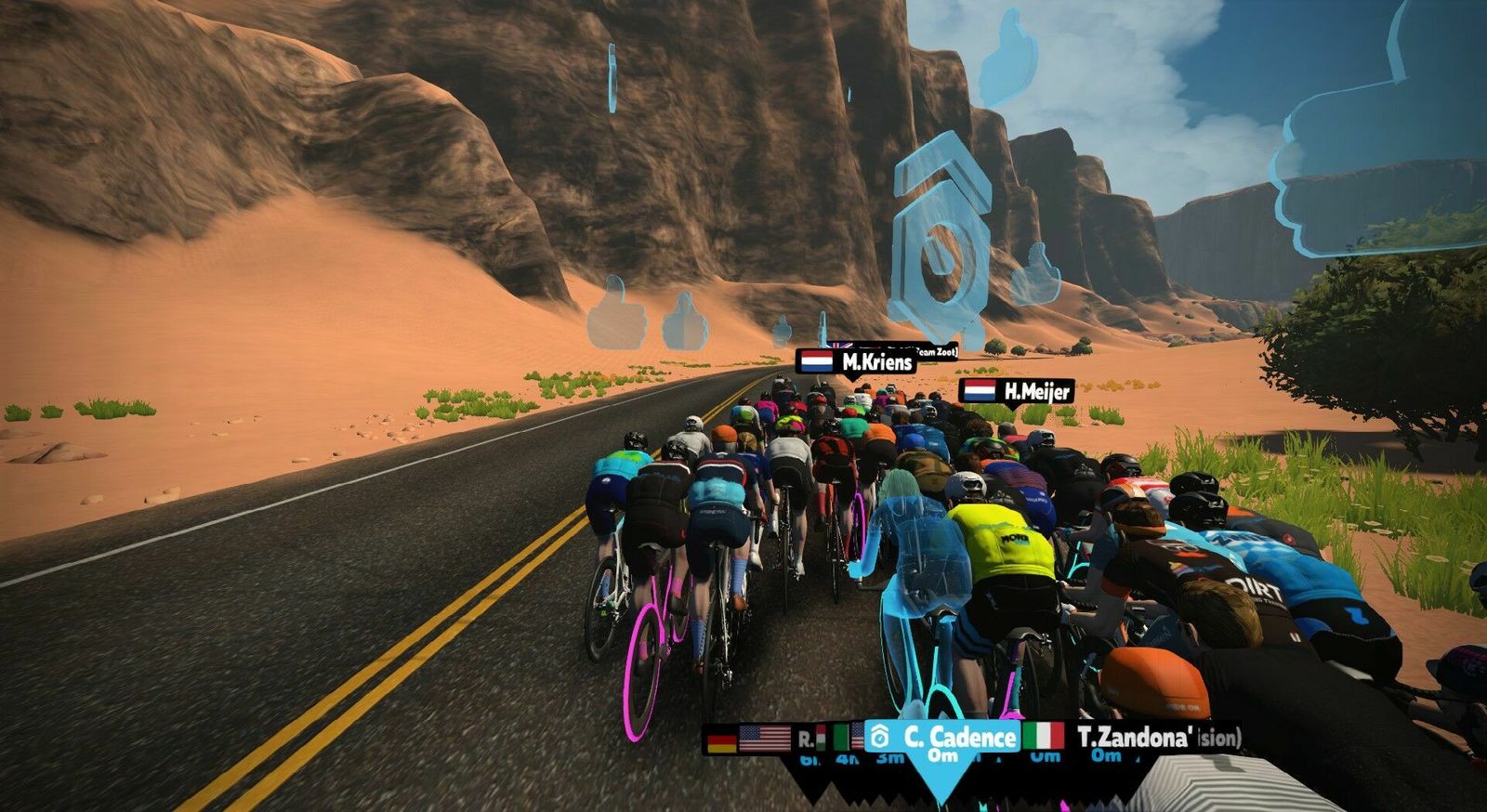The height and width of the screenshot is (812, 1487).
Task: Select the H.Meijer rider name tag
Action: pyautogui.click(x=1017, y=391)
